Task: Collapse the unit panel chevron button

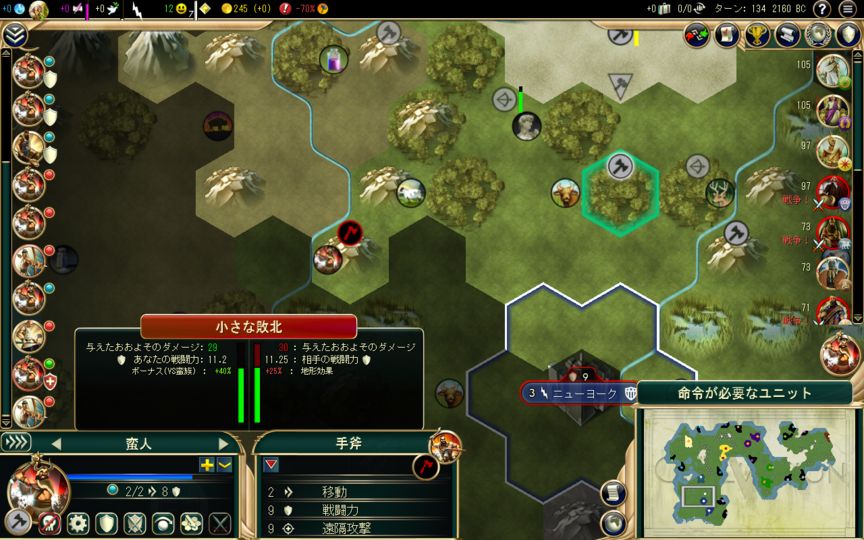Action: tap(17, 443)
